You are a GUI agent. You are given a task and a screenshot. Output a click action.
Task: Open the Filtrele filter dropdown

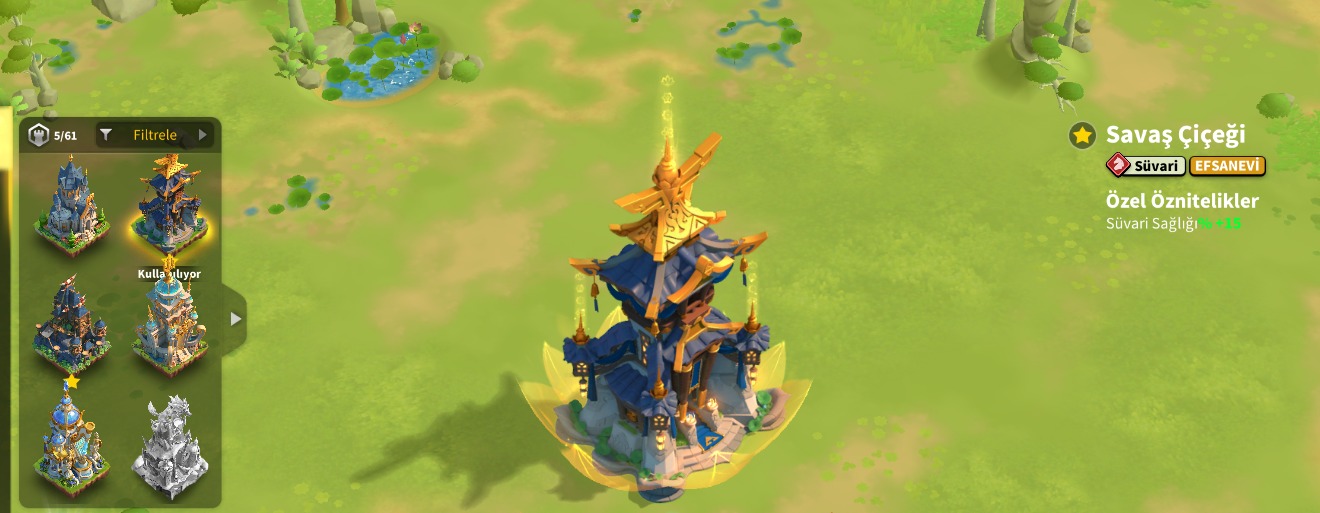(155, 135)
